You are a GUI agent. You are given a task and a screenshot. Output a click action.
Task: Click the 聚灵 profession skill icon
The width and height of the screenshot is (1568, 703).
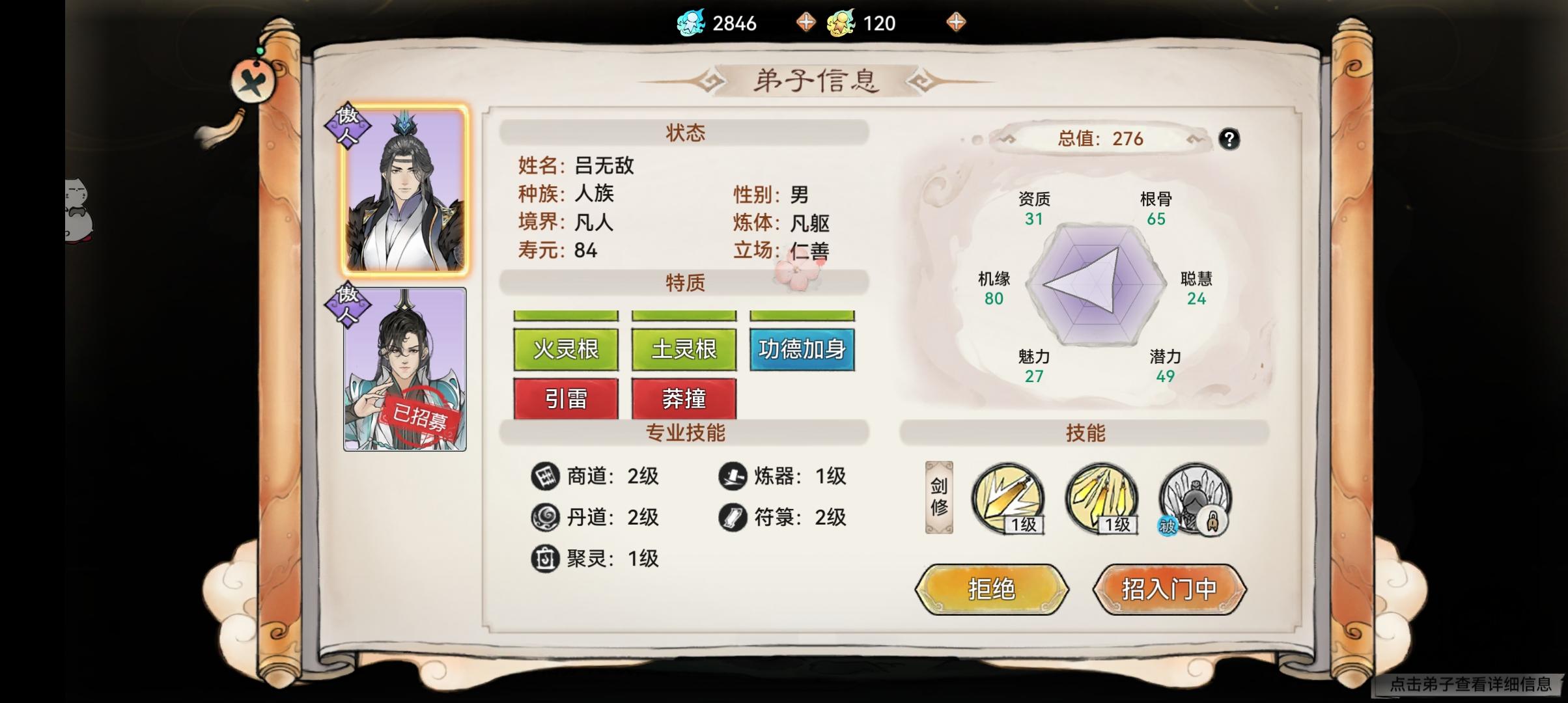tap(546, 558)
